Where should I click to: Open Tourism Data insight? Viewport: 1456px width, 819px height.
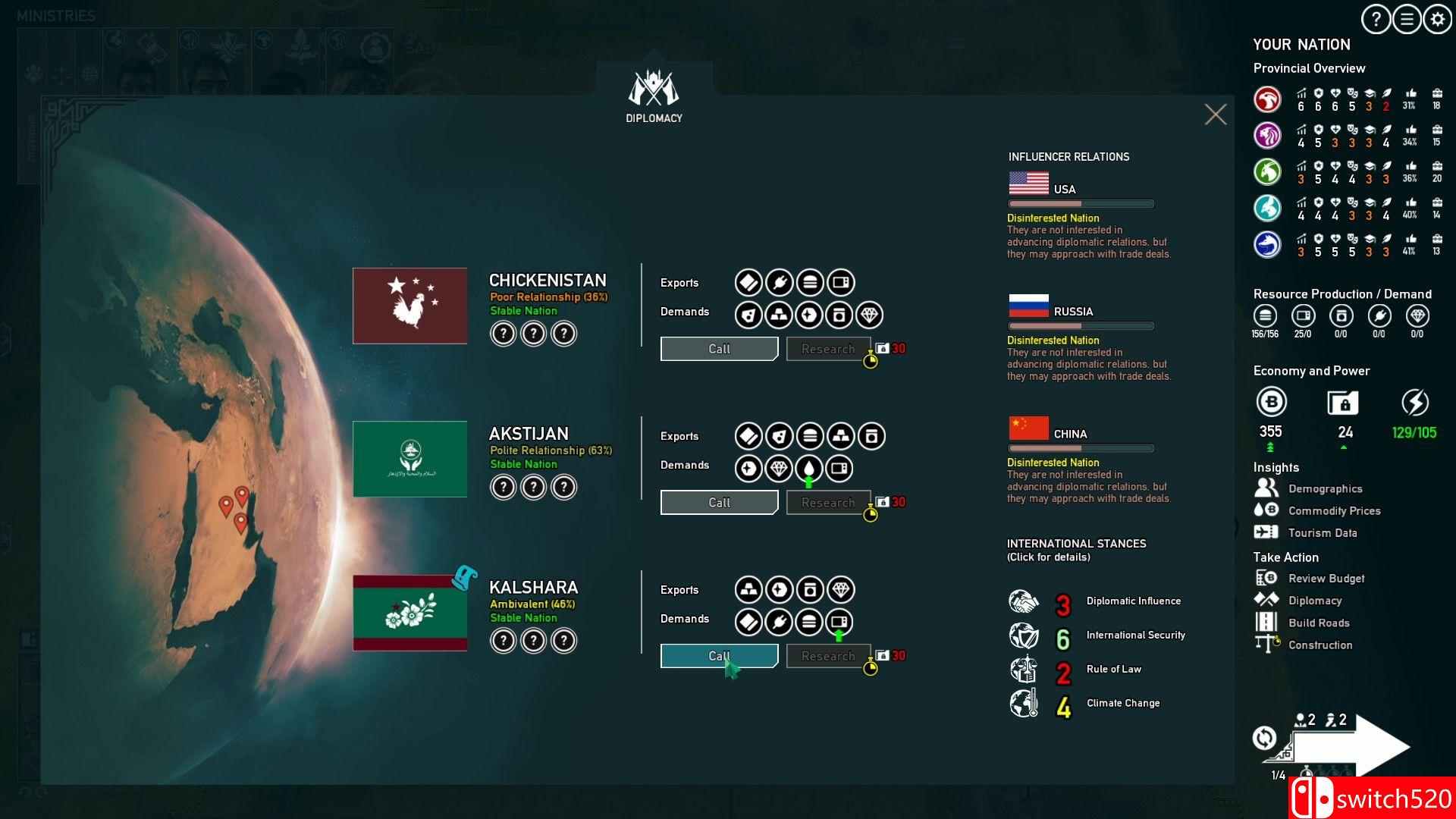tap(1323, 532)
